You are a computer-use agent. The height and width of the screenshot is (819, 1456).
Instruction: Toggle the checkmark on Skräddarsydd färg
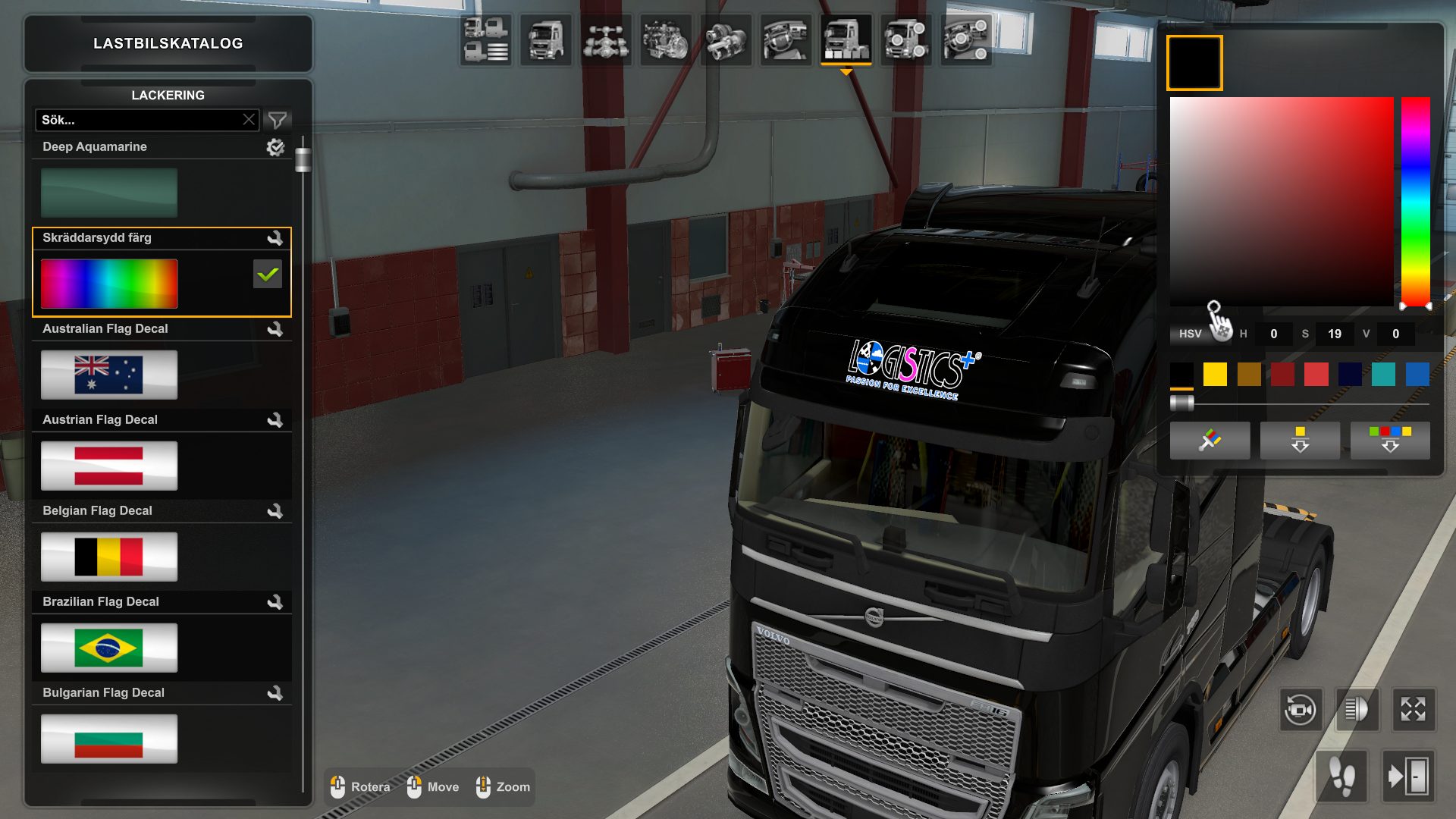[267, 275]
